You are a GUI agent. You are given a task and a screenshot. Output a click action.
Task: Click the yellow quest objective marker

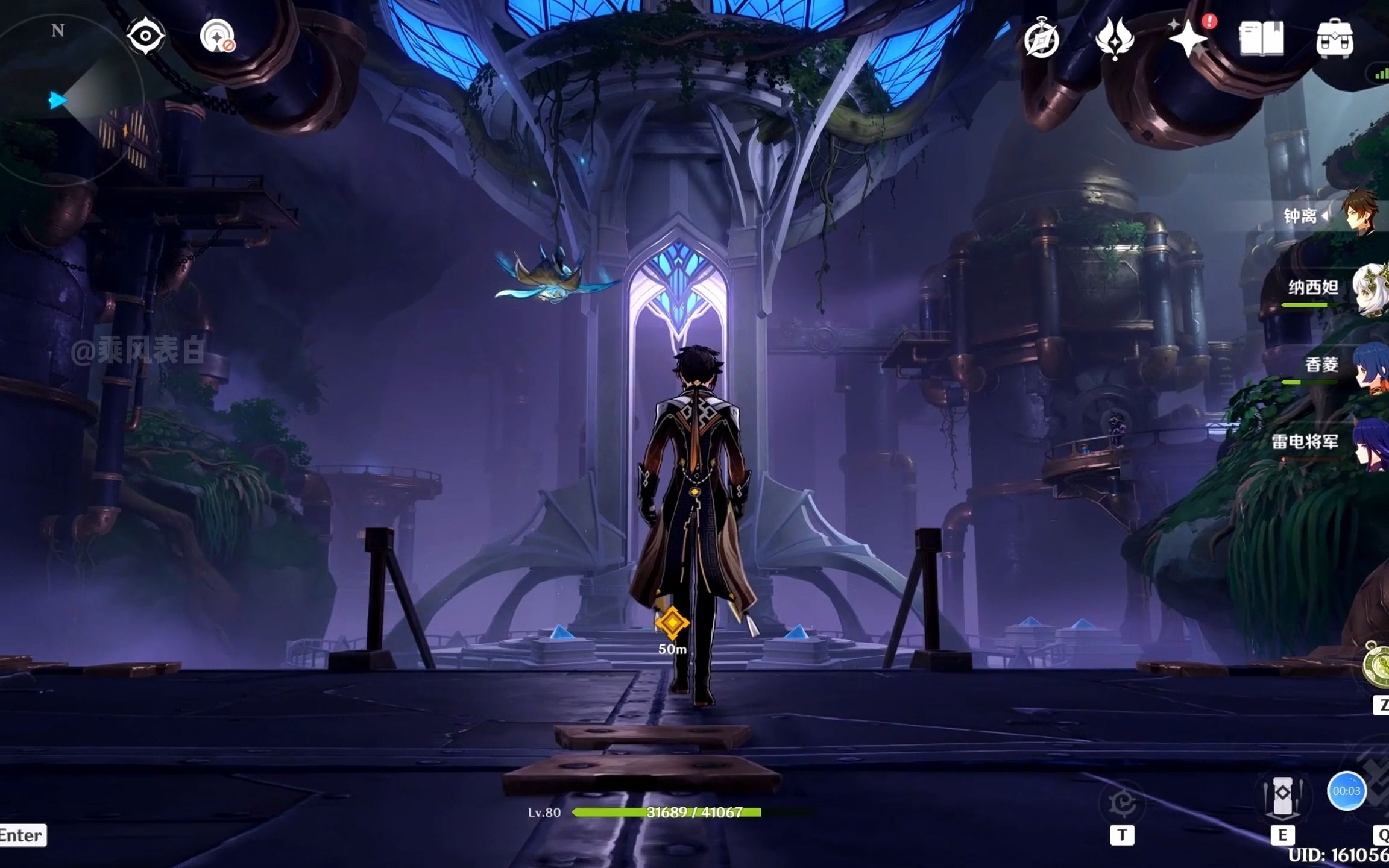point(672,623)
